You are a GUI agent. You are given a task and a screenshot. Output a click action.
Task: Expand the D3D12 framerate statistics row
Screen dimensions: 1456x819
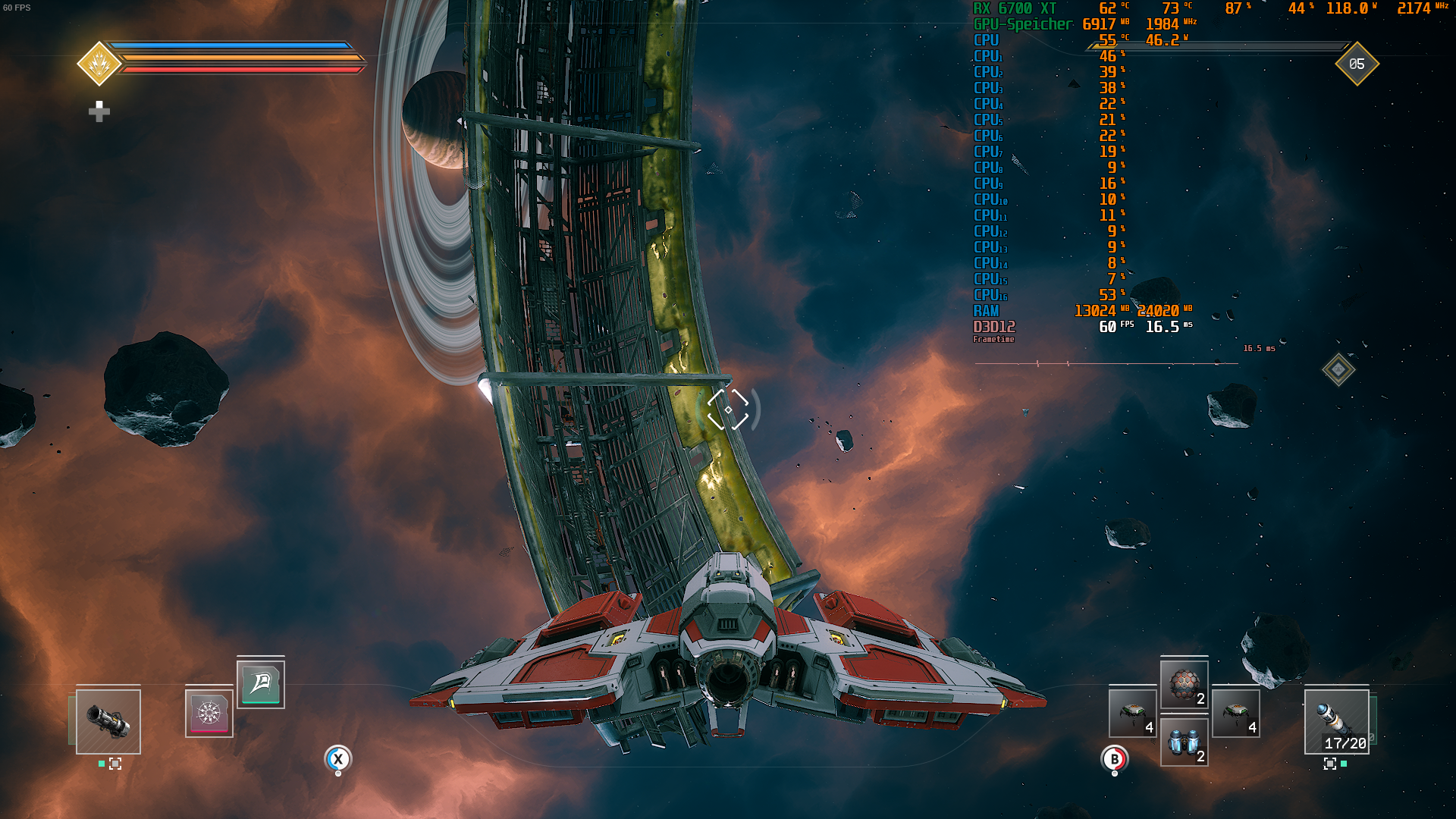point(993,328)
